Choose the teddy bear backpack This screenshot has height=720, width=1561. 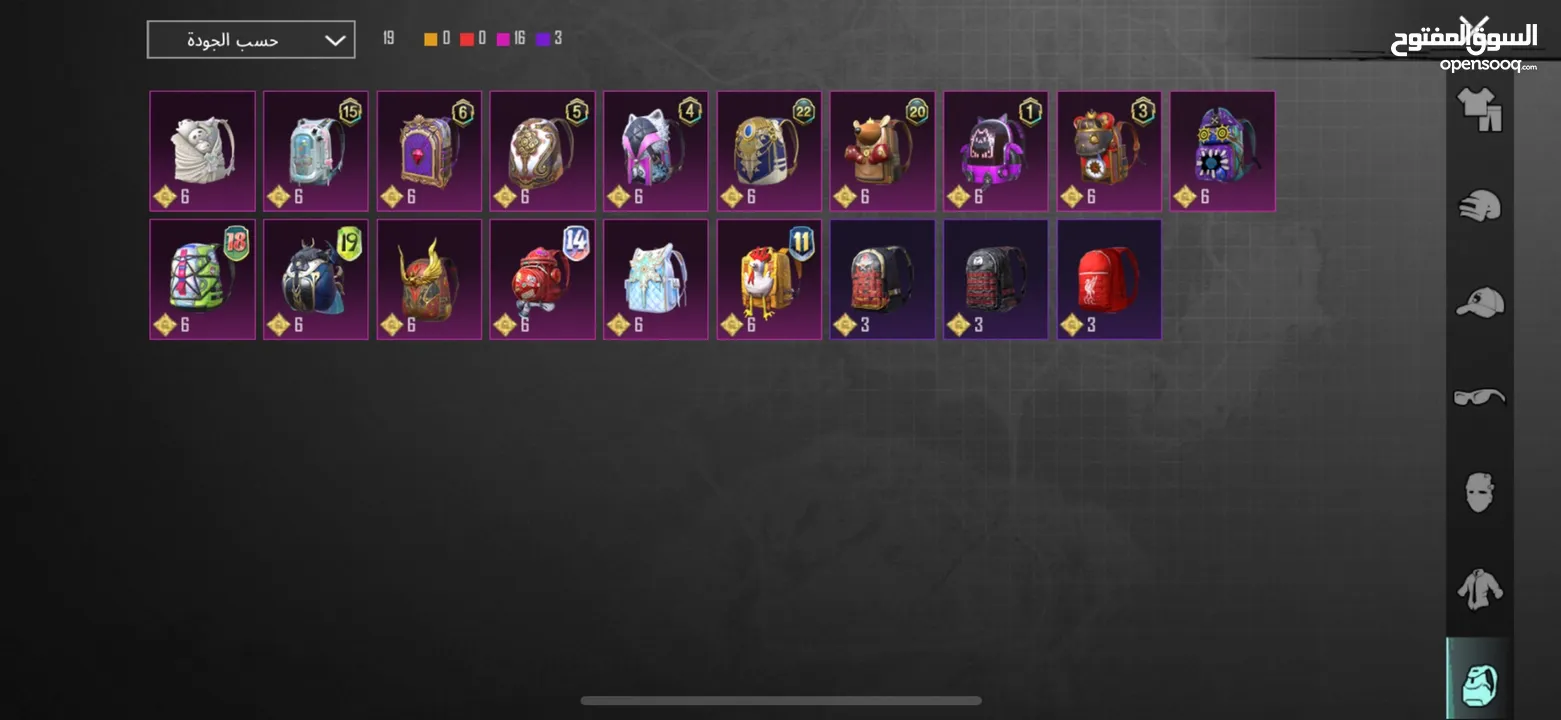click(x=882, y=151)
